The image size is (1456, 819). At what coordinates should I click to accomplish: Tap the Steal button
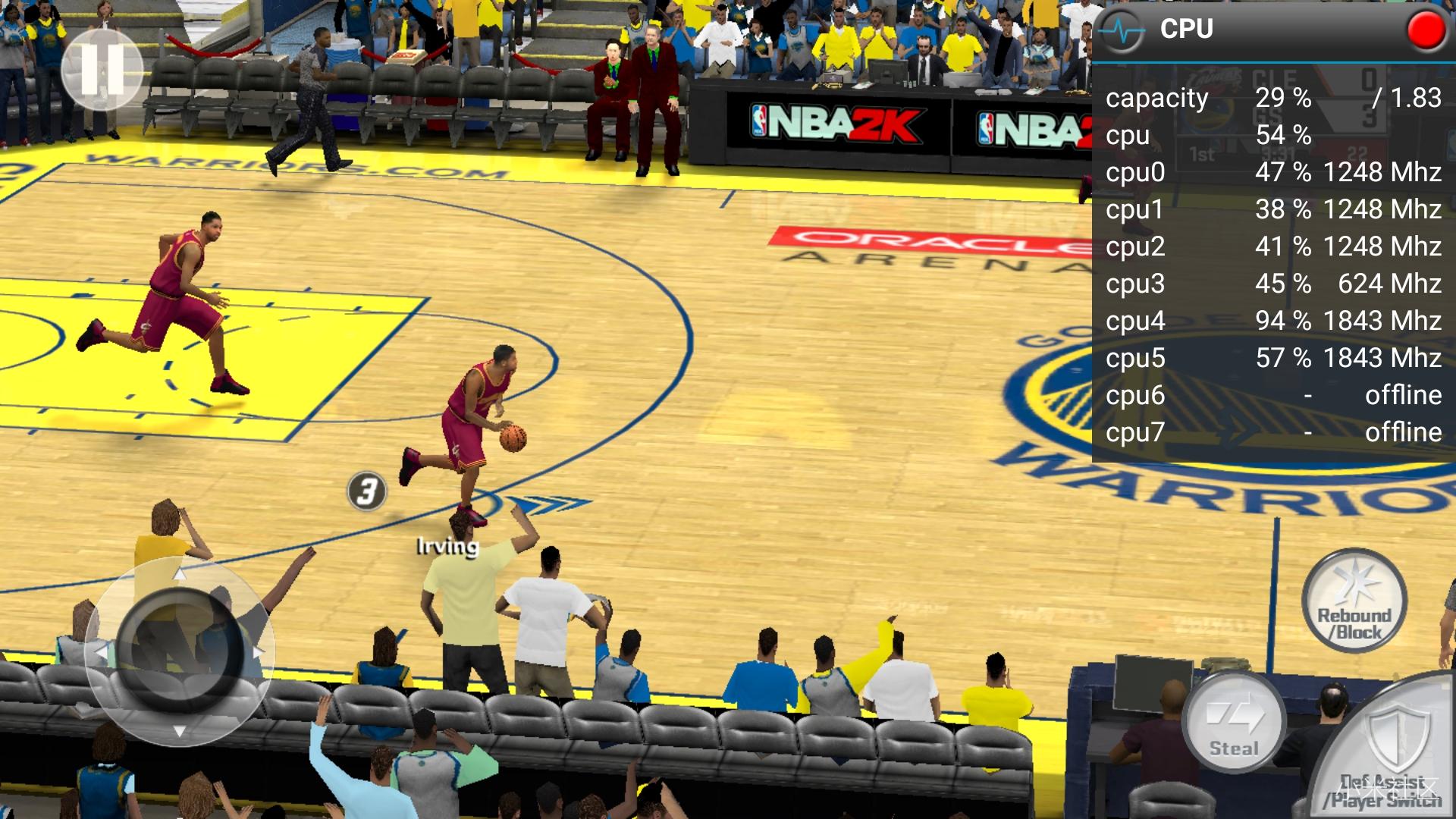pyautogui.click(x=1234, y=723)
